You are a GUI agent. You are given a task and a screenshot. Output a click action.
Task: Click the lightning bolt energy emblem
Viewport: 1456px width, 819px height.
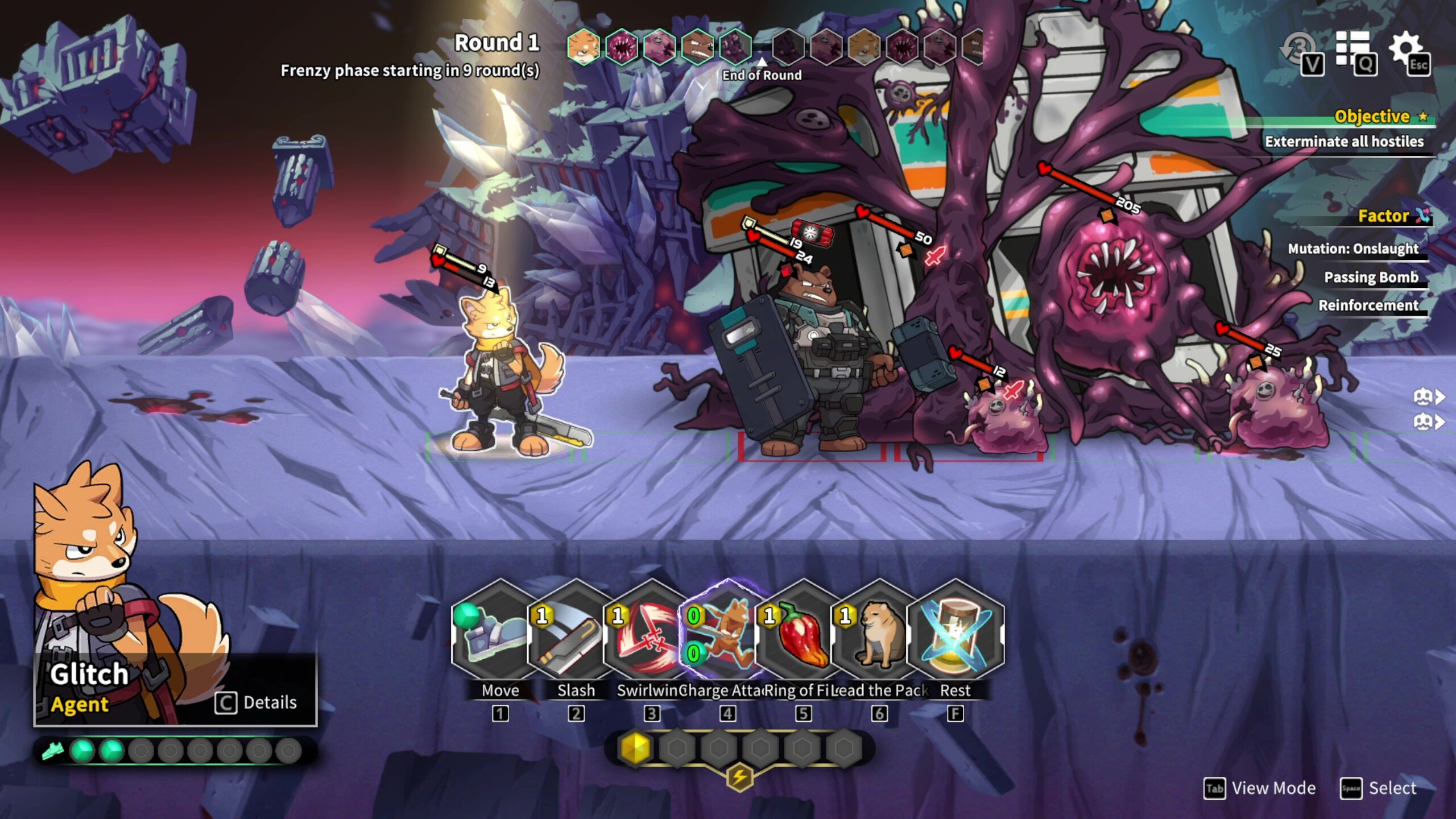[739, 777]
